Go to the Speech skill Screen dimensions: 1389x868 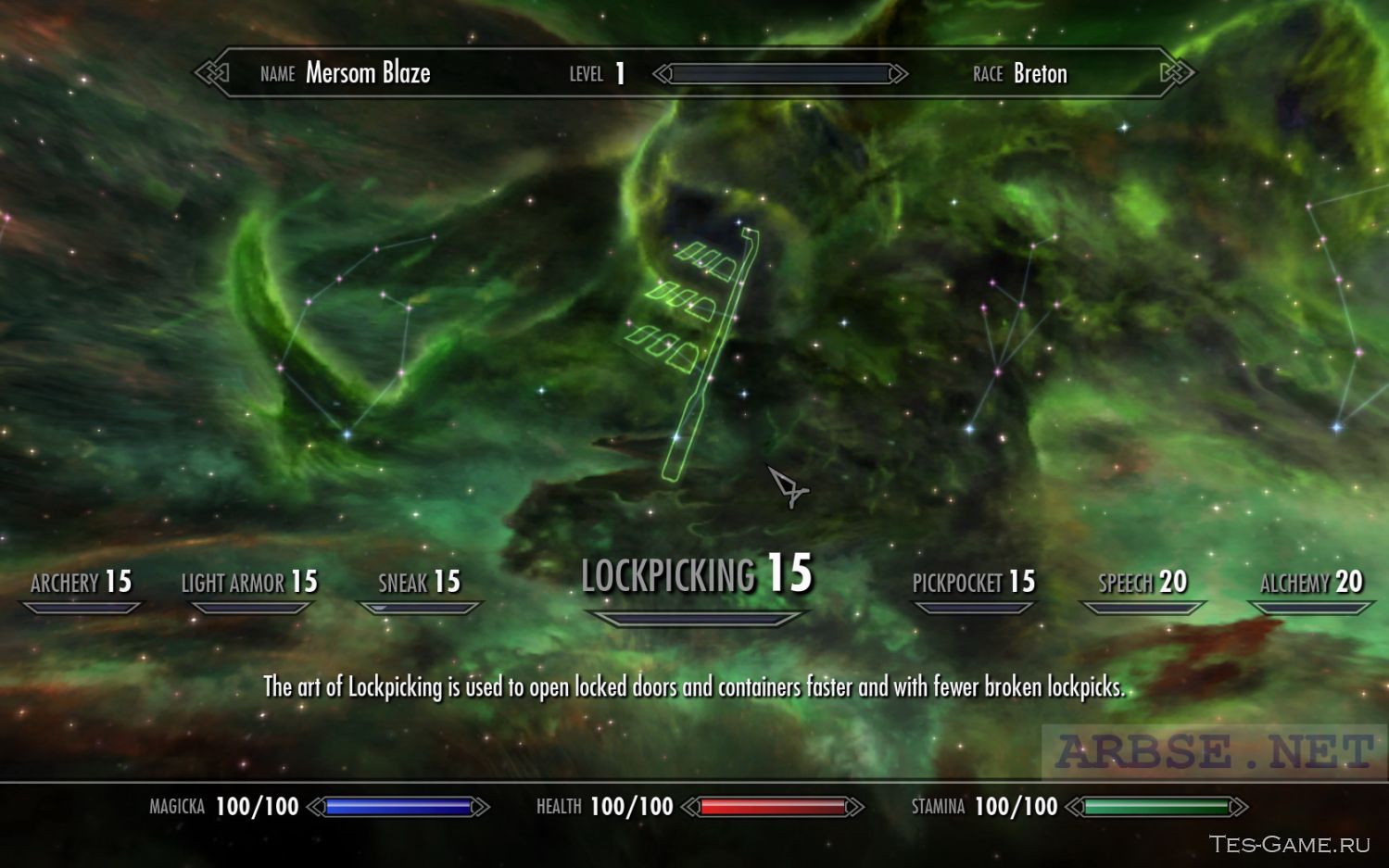(1143, 583)
